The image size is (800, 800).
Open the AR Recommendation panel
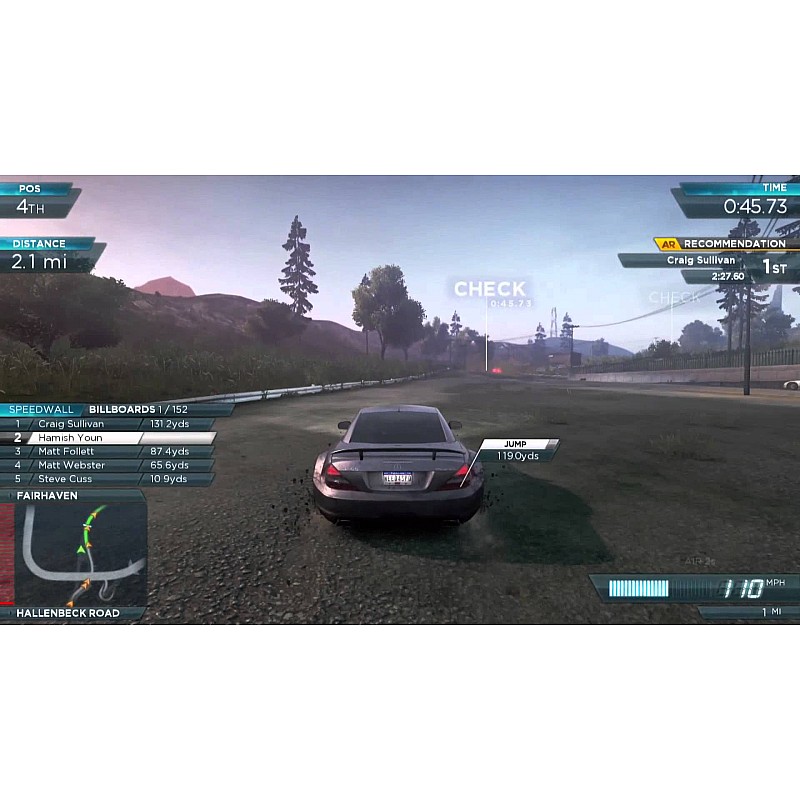[x=724, y=244]
